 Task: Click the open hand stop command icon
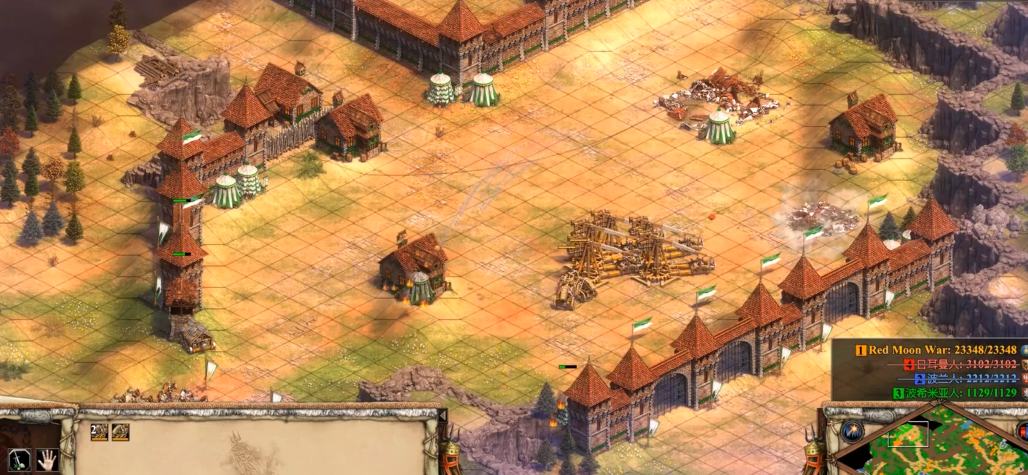[46, 460]
